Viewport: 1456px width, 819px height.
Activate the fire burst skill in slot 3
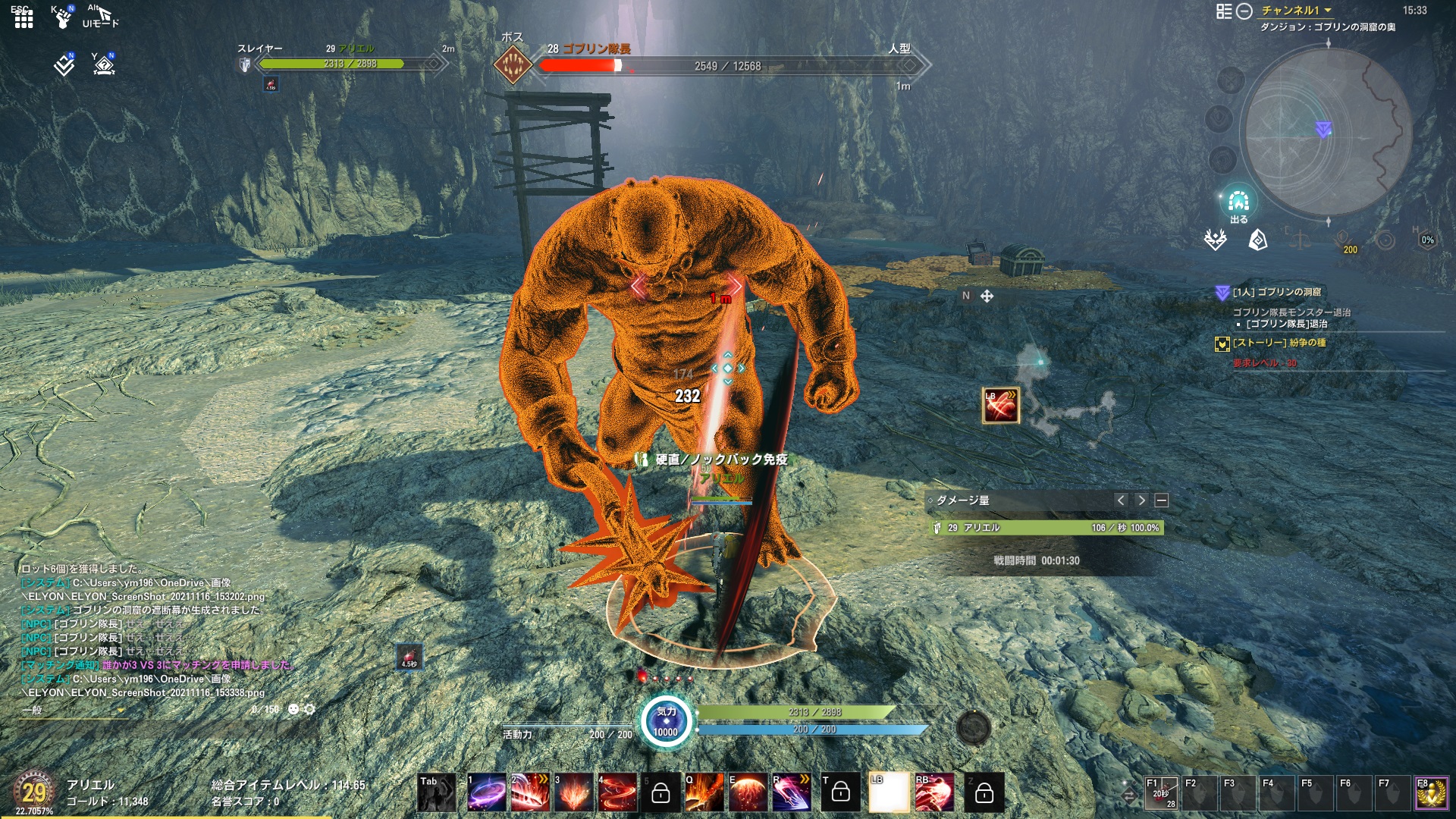pos(573,792)
